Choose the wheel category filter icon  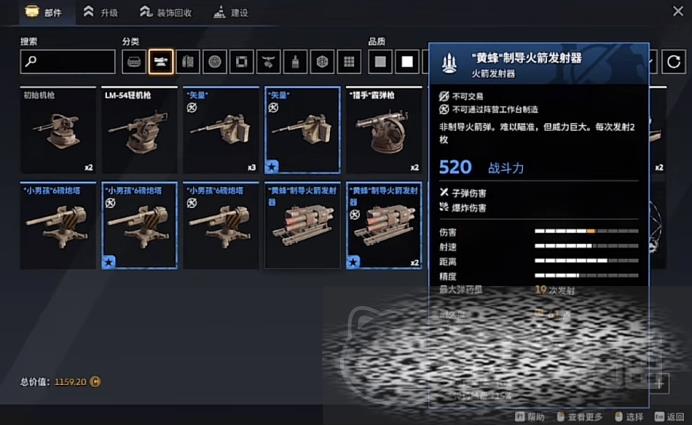point(214,62)
